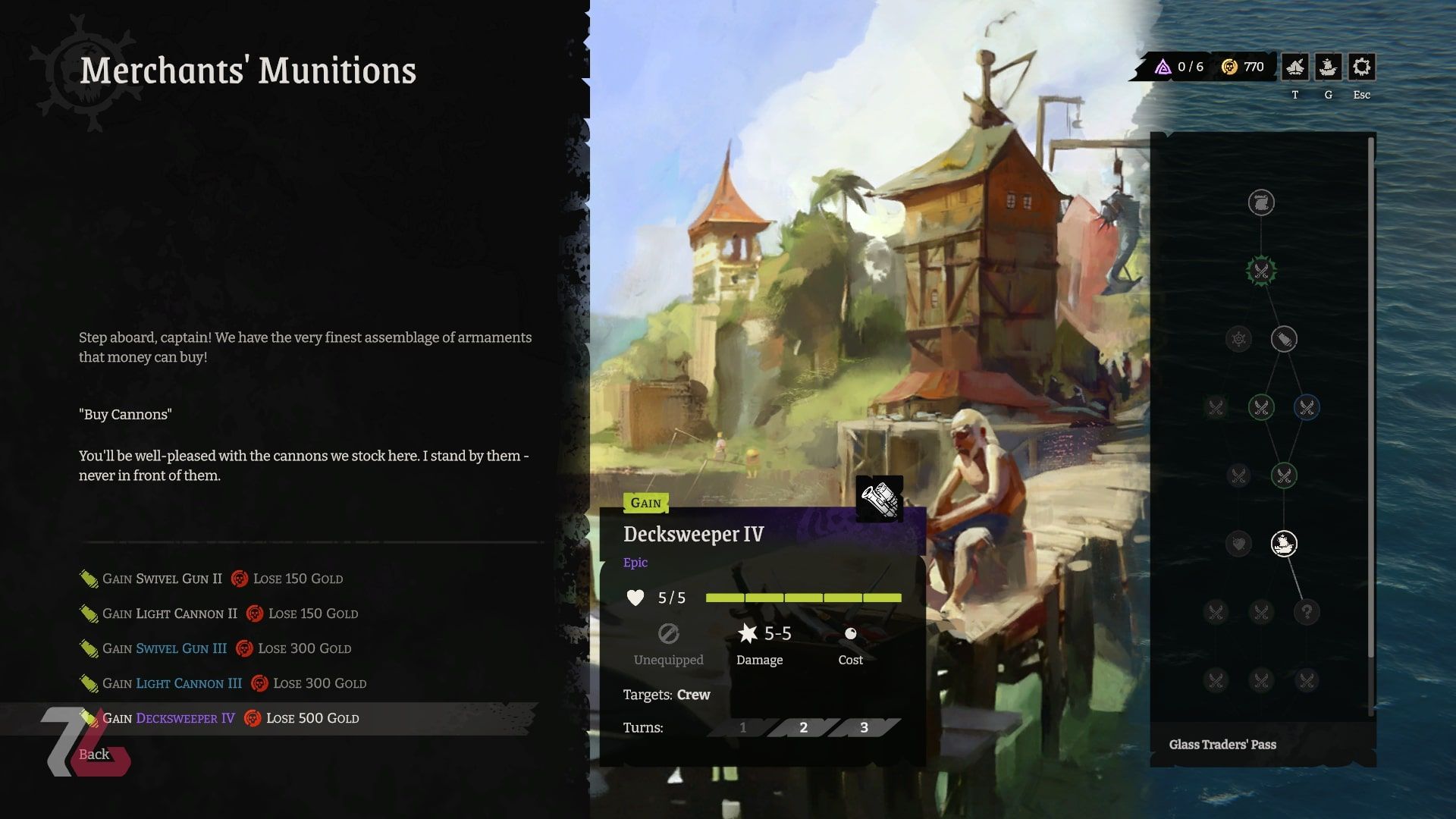Select the heart node on the map
Image resolution: width=1456 pixels, height=819 pixels.
click(1238, 544)
